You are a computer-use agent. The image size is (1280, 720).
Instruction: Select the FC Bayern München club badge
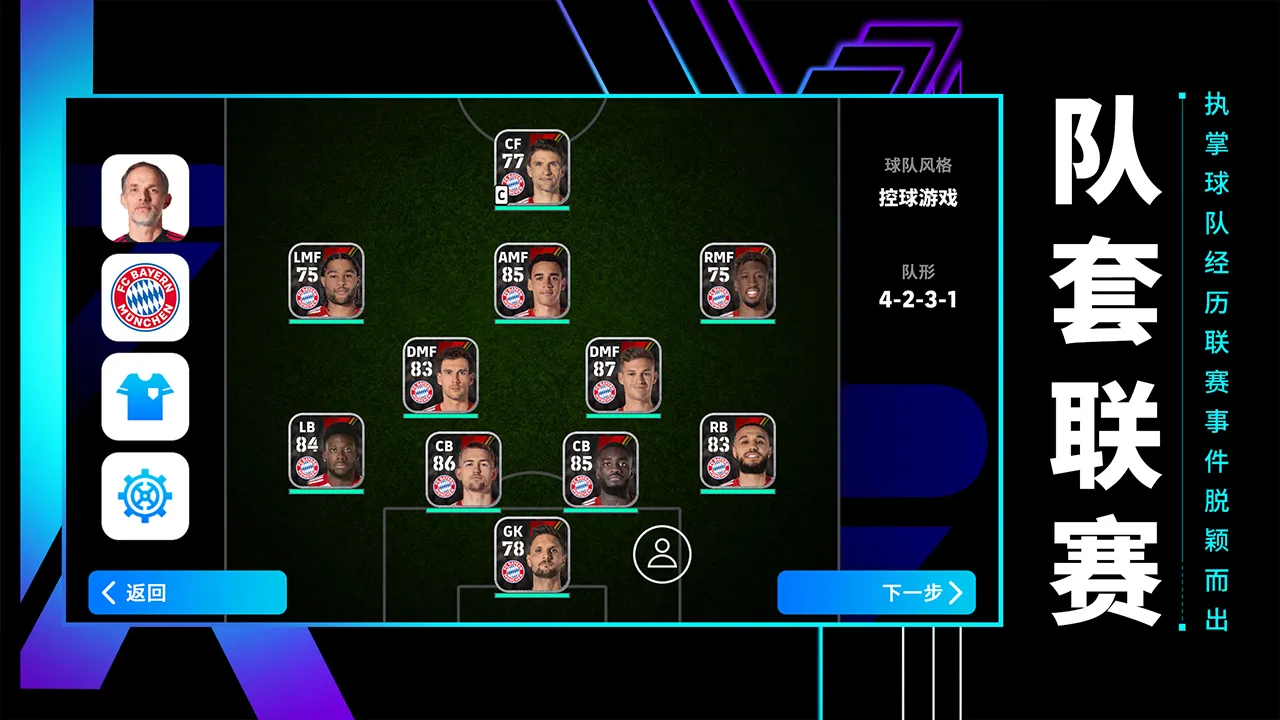pyautogui.click(x=145, y=296)
